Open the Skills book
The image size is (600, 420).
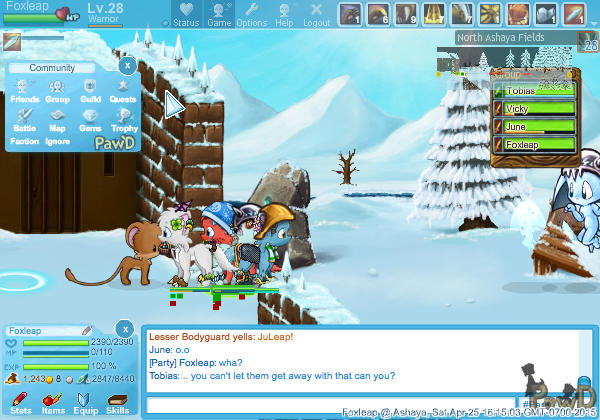(x=117, y=403)
